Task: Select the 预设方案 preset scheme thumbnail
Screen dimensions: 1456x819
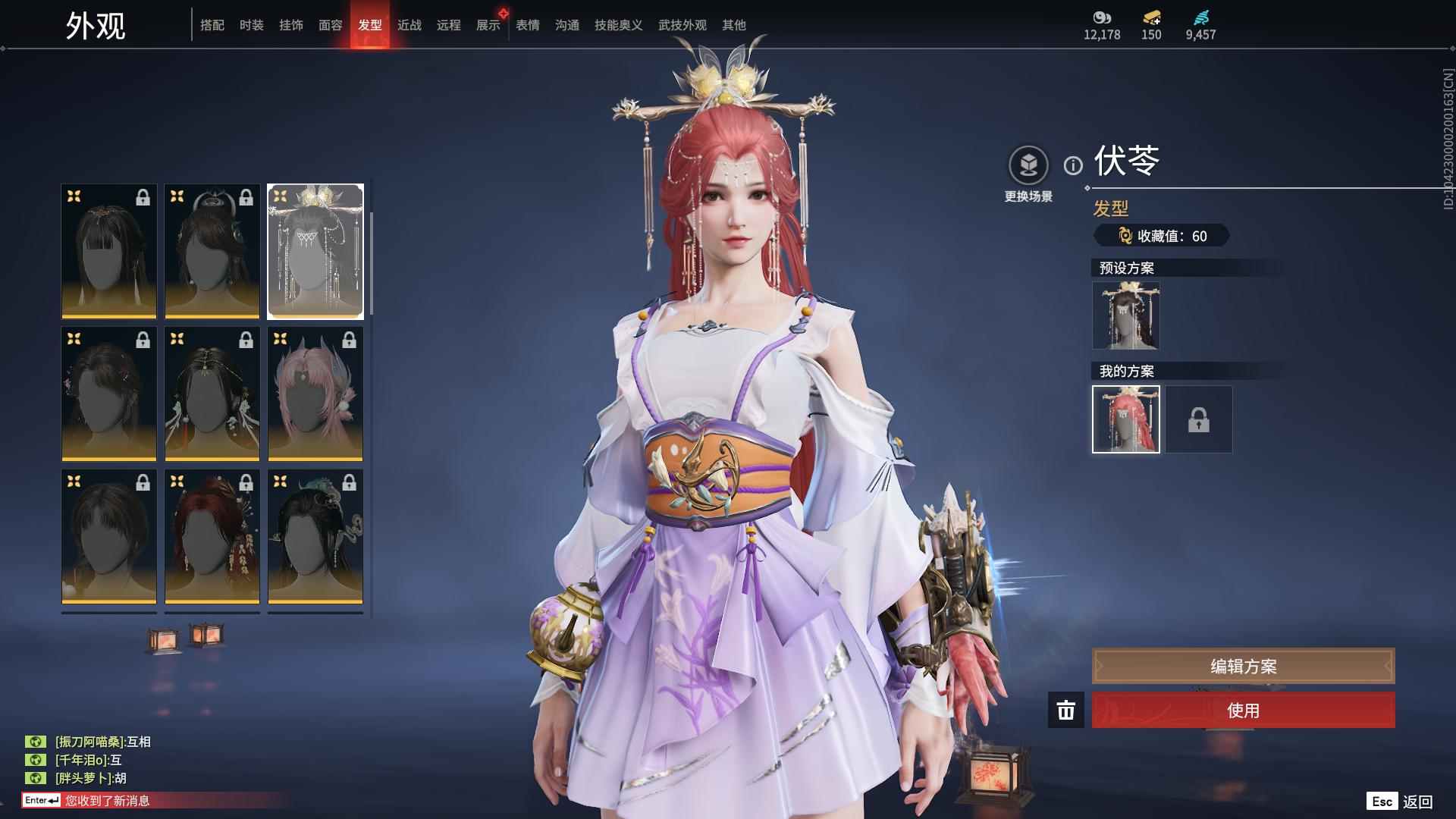Action: 1125,315
